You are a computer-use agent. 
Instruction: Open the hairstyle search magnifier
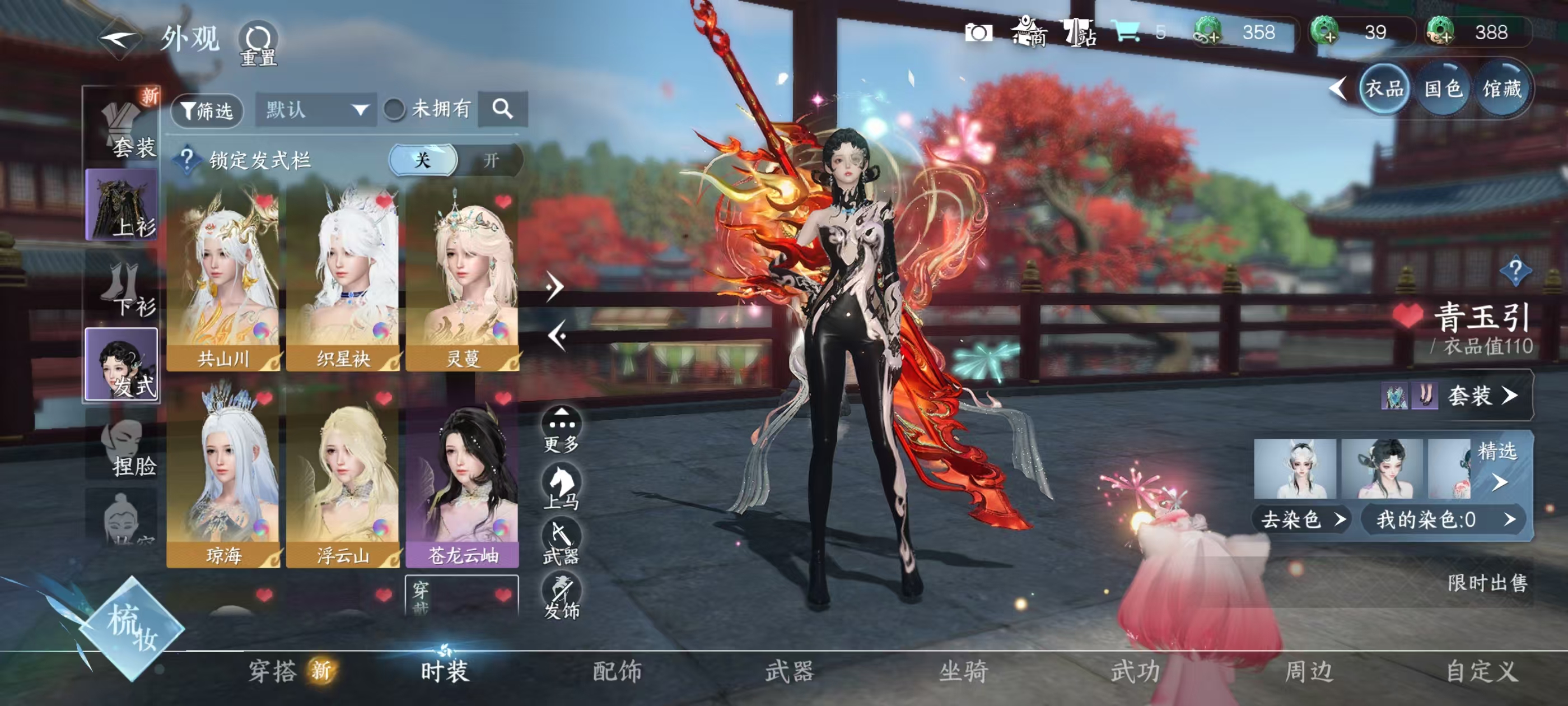click(x=502, y=109)
